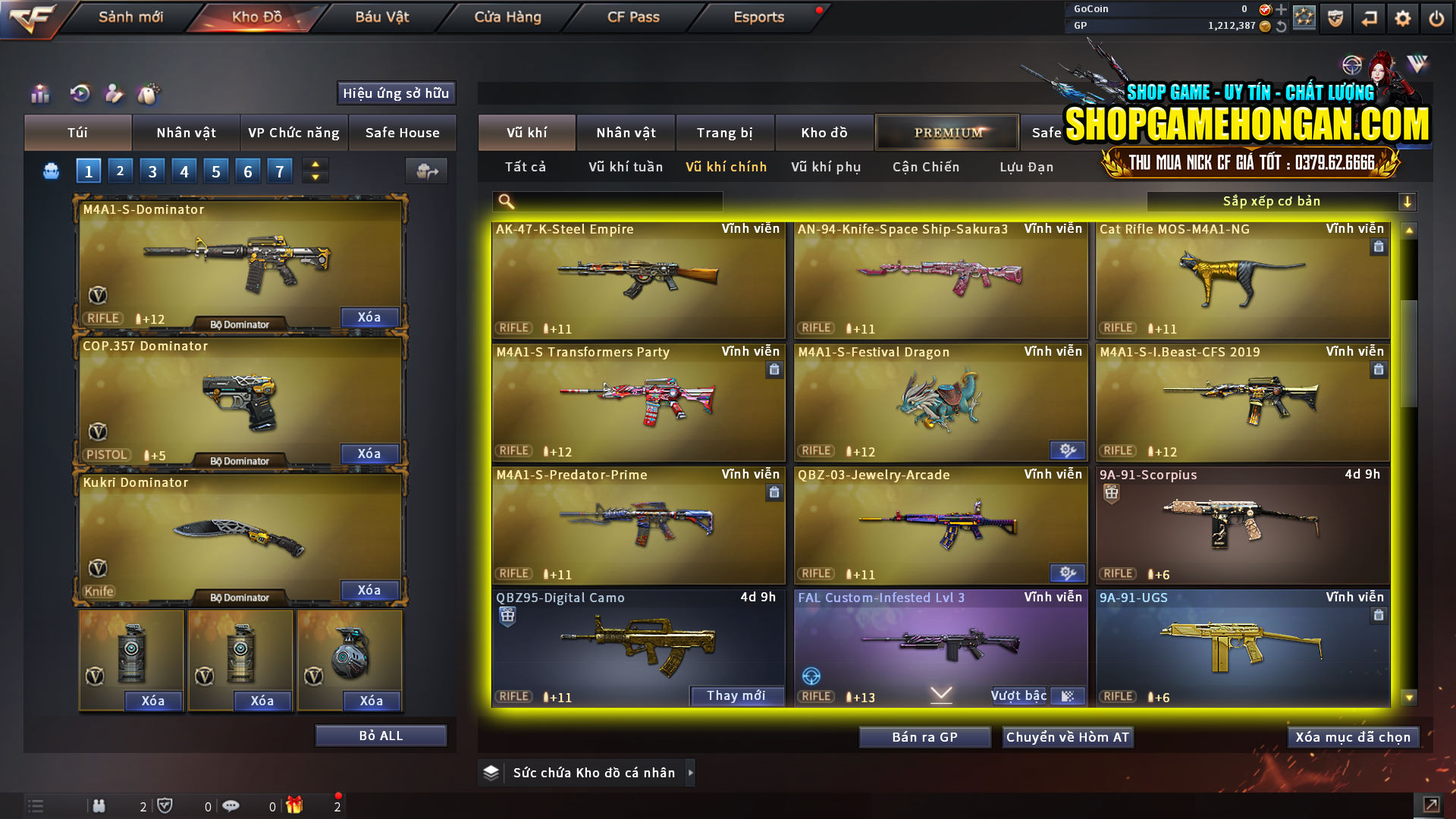Delete AK-47-K-Steel Empire via trash icon

tap(773, 246)
